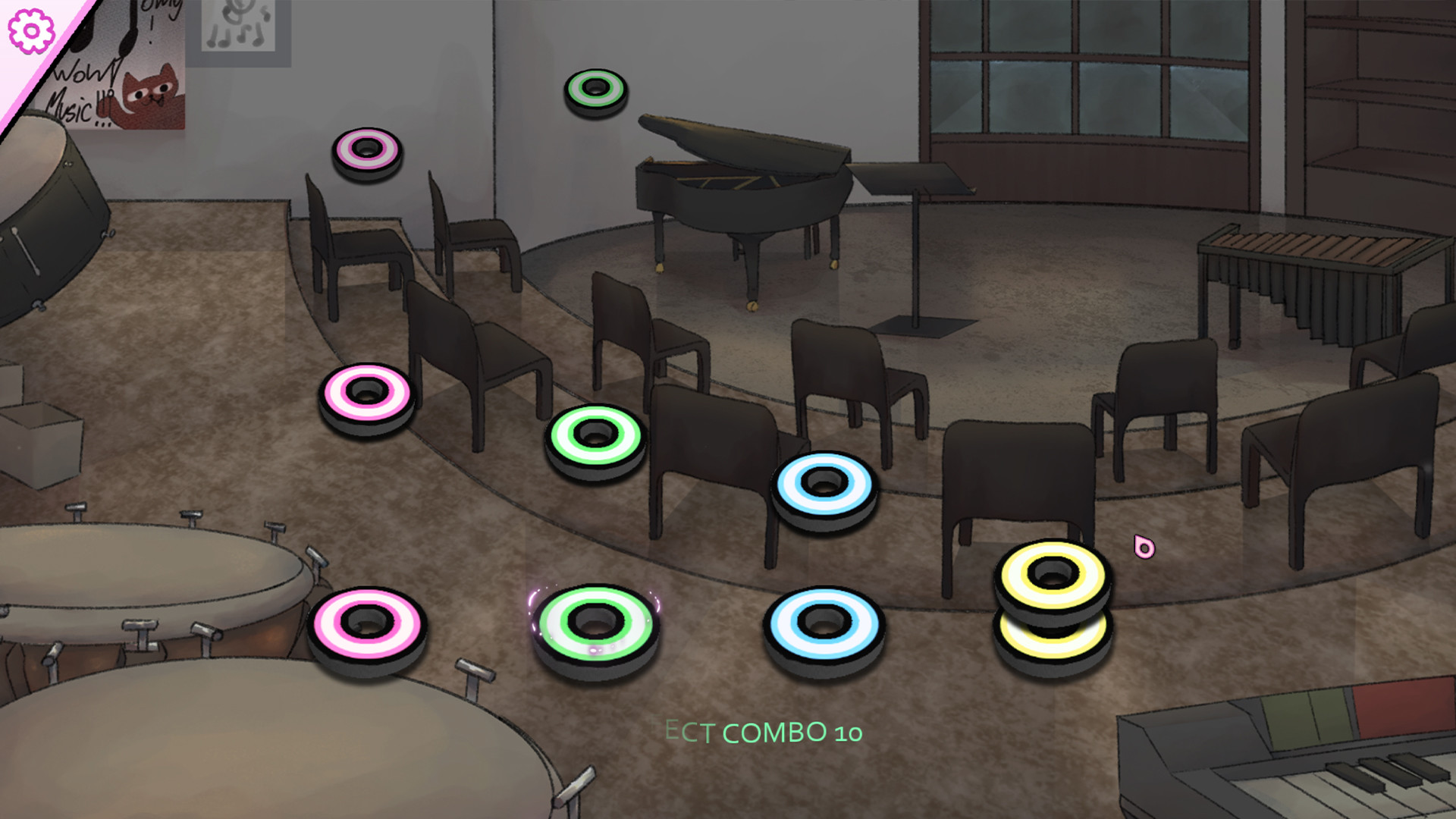Open the pink settings gear icon

(30, 30)
